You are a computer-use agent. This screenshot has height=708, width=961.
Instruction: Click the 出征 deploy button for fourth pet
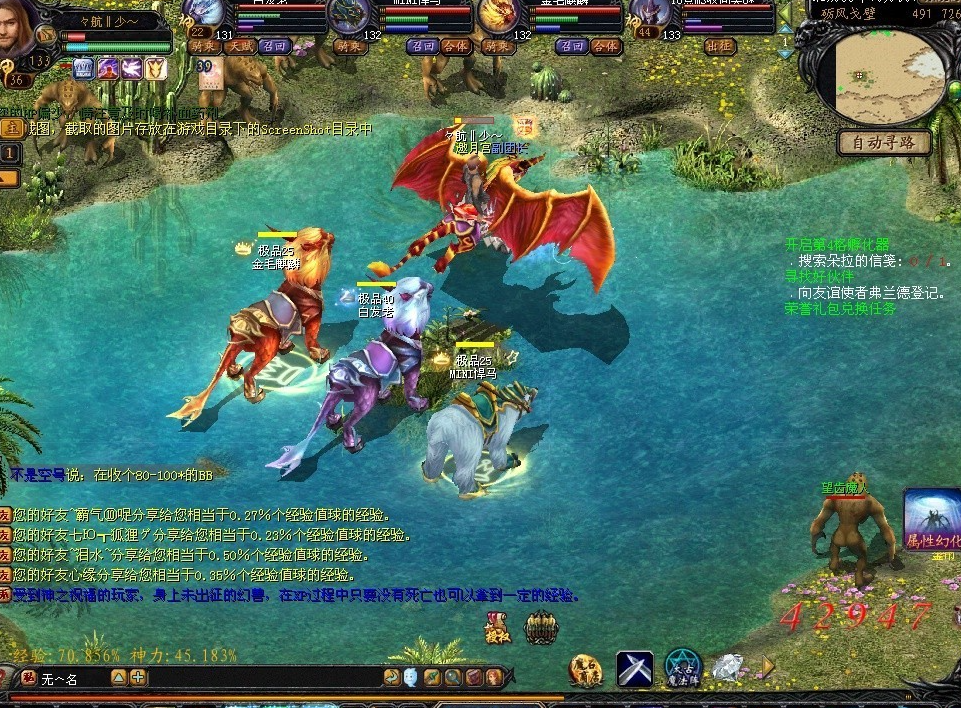719,46
